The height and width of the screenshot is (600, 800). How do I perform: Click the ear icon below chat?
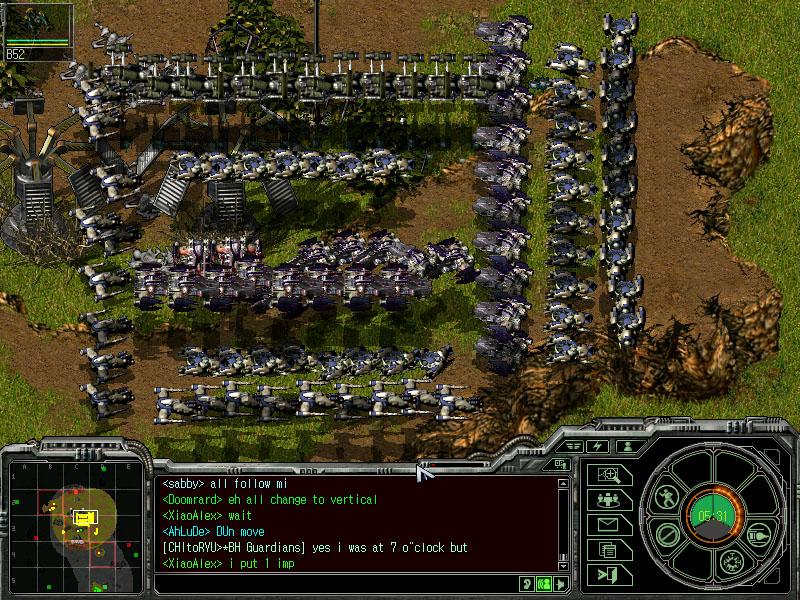[526, 583]
